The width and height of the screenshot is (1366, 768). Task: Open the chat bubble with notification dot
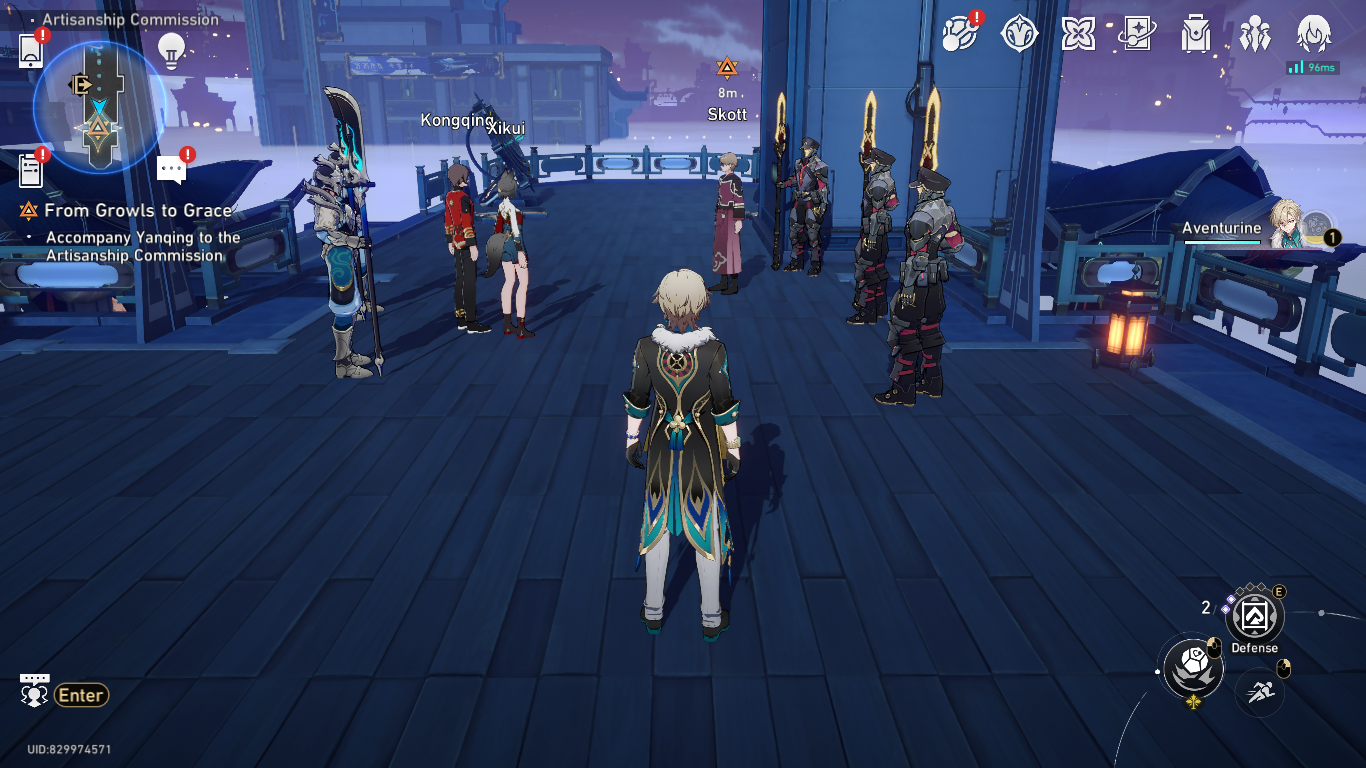click(x=170, y=166)
